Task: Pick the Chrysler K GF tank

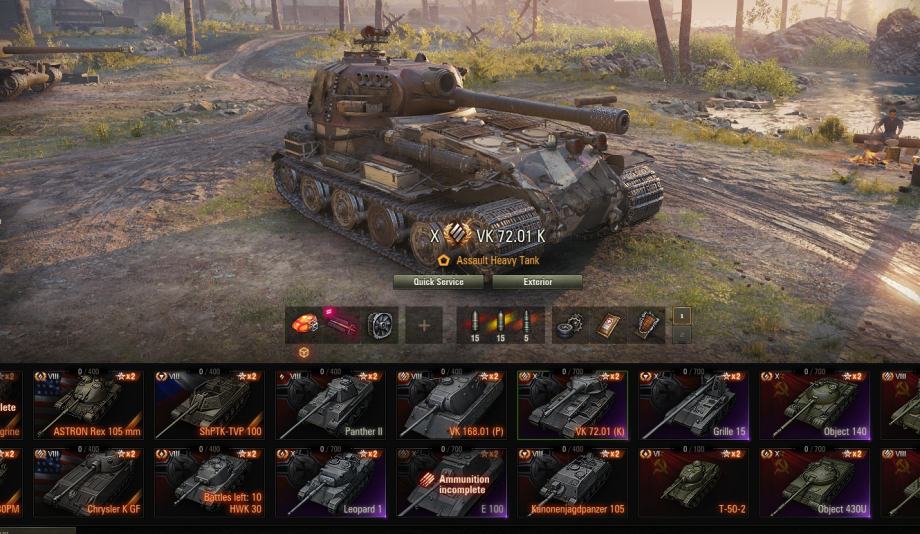Action: point(86,482)
